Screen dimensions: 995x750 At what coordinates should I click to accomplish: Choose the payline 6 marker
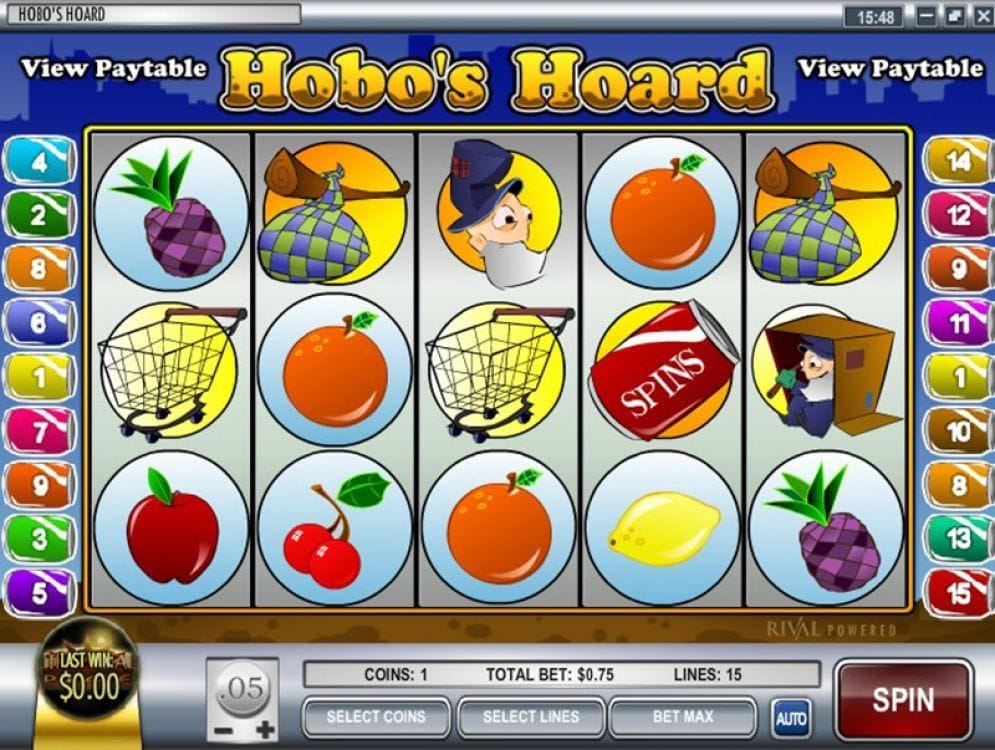[39, 322]
